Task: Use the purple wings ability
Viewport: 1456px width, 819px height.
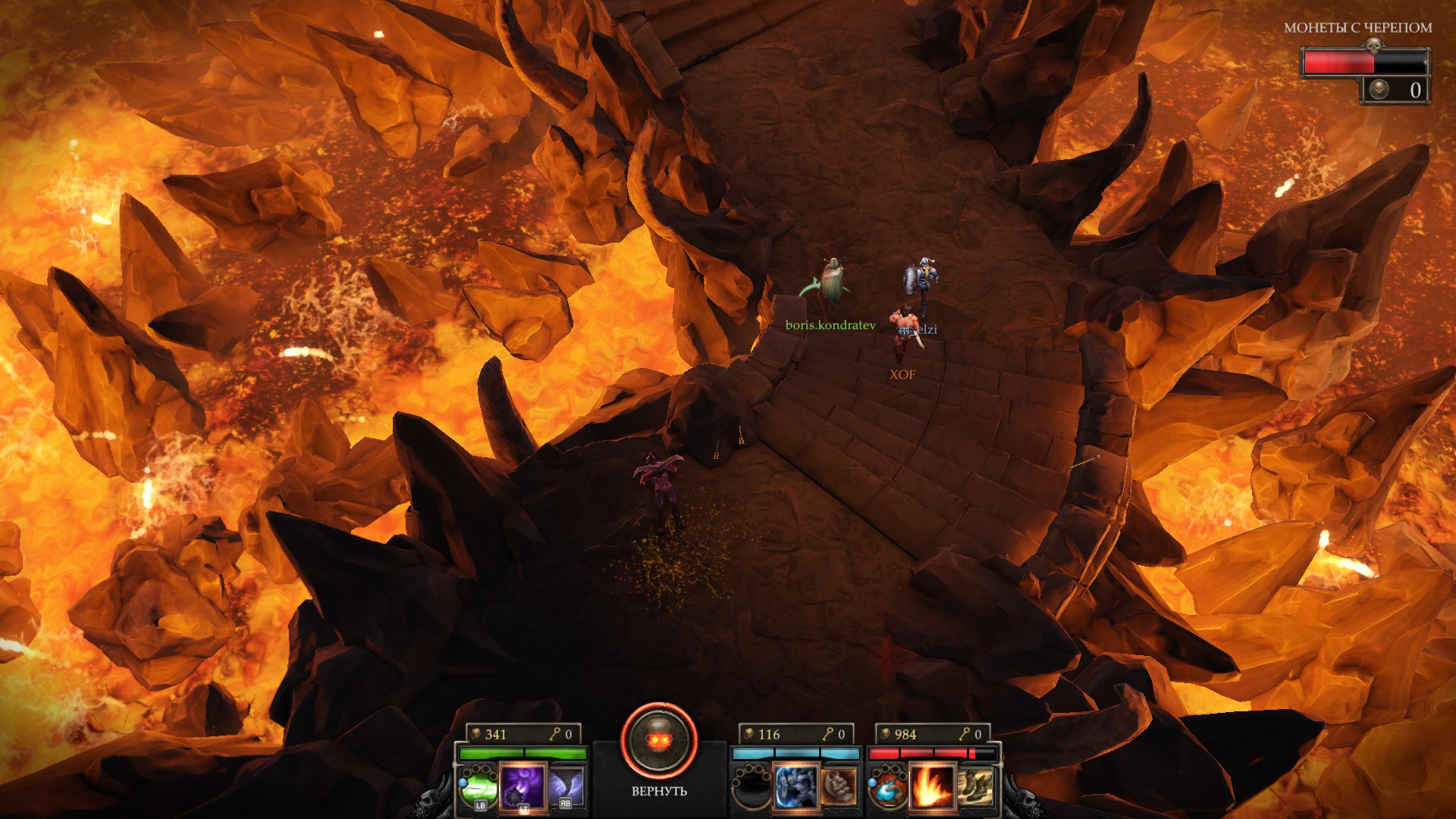Action: coord(566,786)
